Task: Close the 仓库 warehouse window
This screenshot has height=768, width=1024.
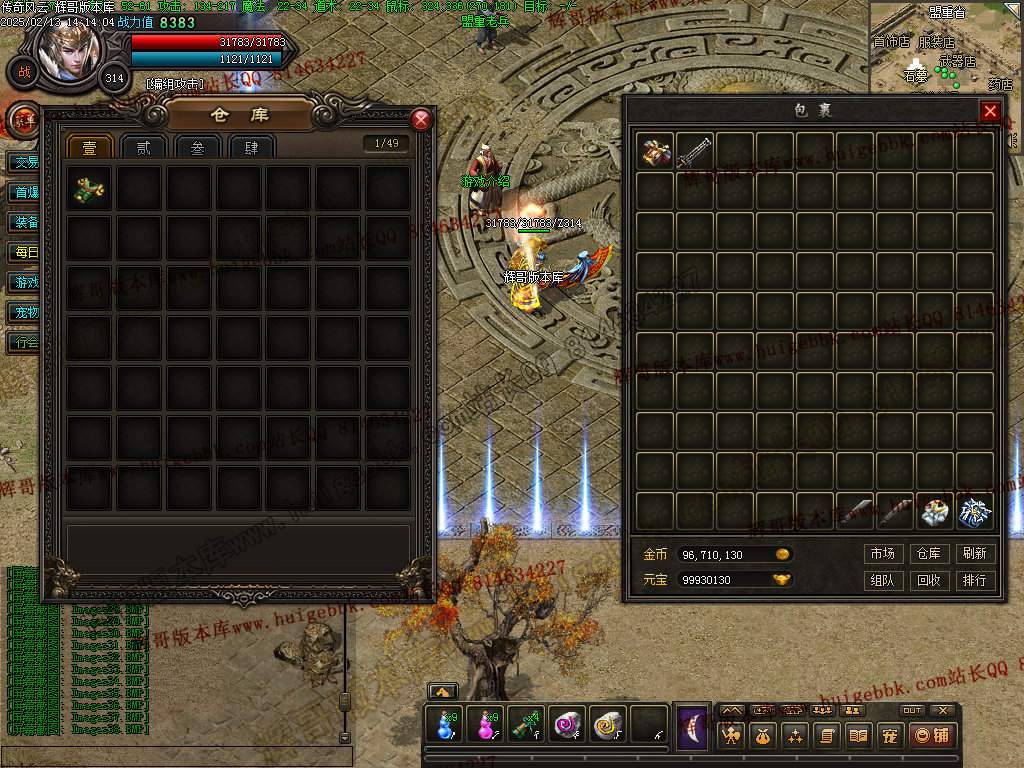Action: pyautogui.click(x=421, y=120)
